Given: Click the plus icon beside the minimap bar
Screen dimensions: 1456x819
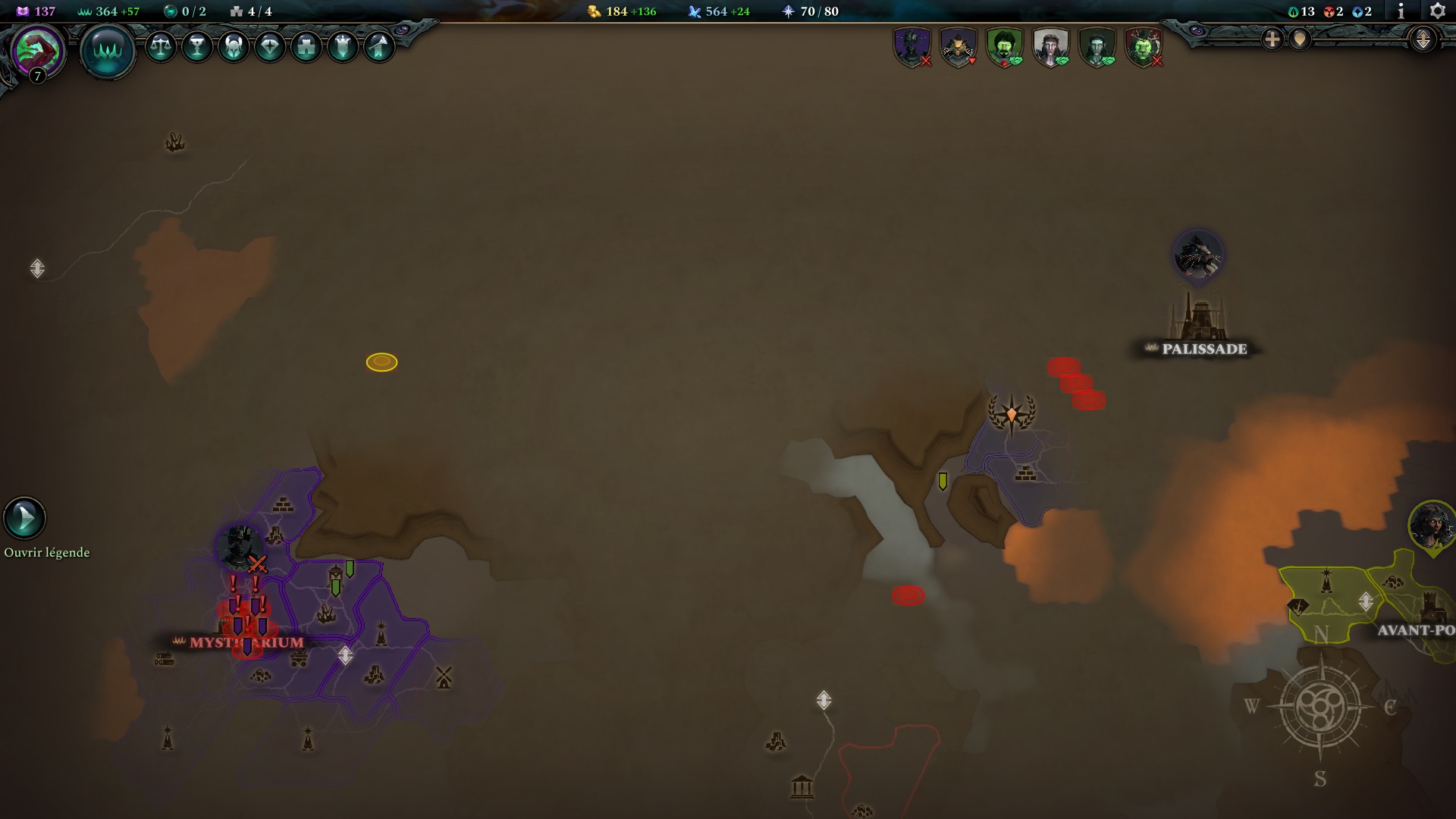Looking at the screenshot, I should click(1272, 39).
